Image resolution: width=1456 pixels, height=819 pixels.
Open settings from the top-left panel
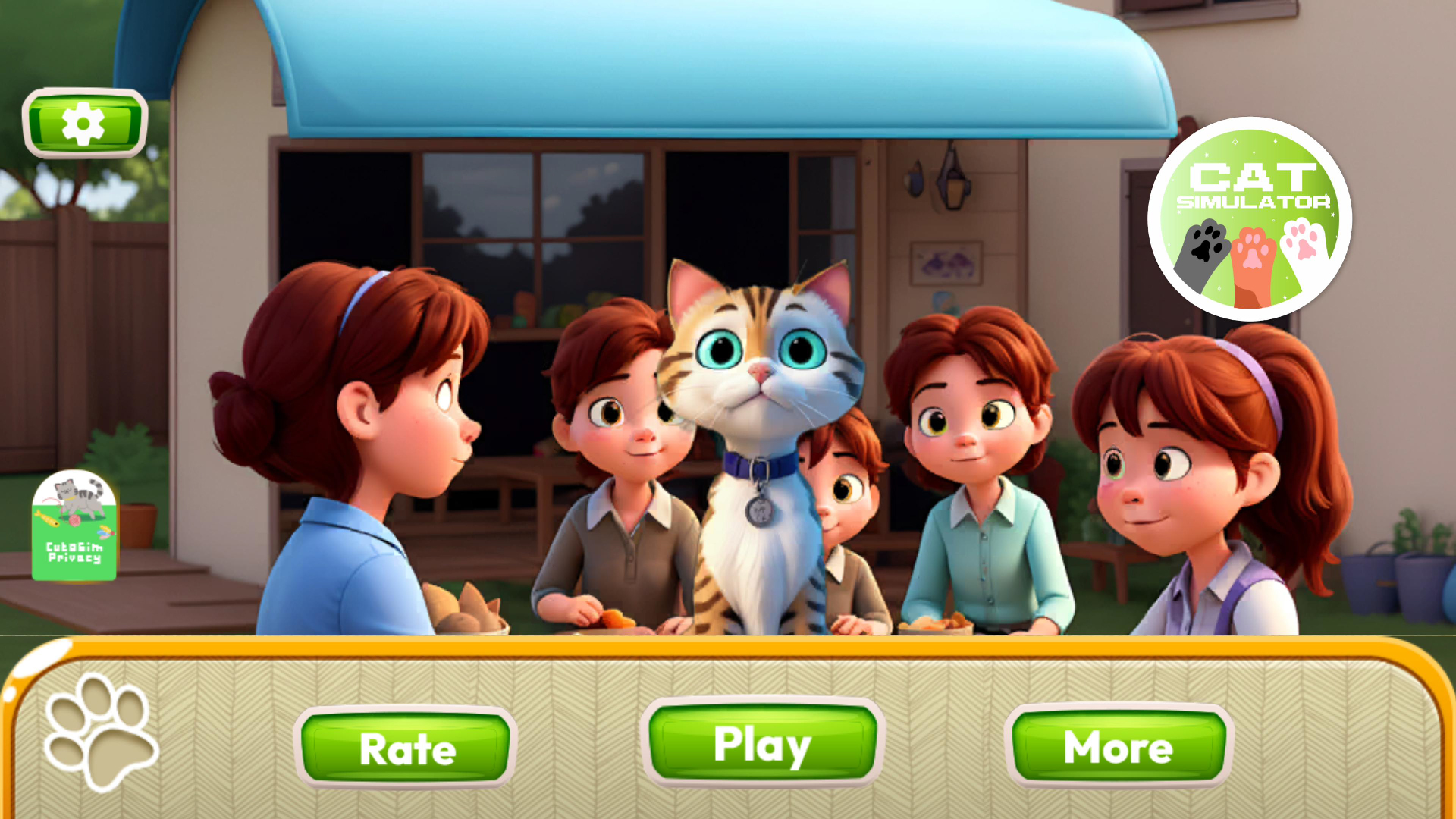pos(85,124)
